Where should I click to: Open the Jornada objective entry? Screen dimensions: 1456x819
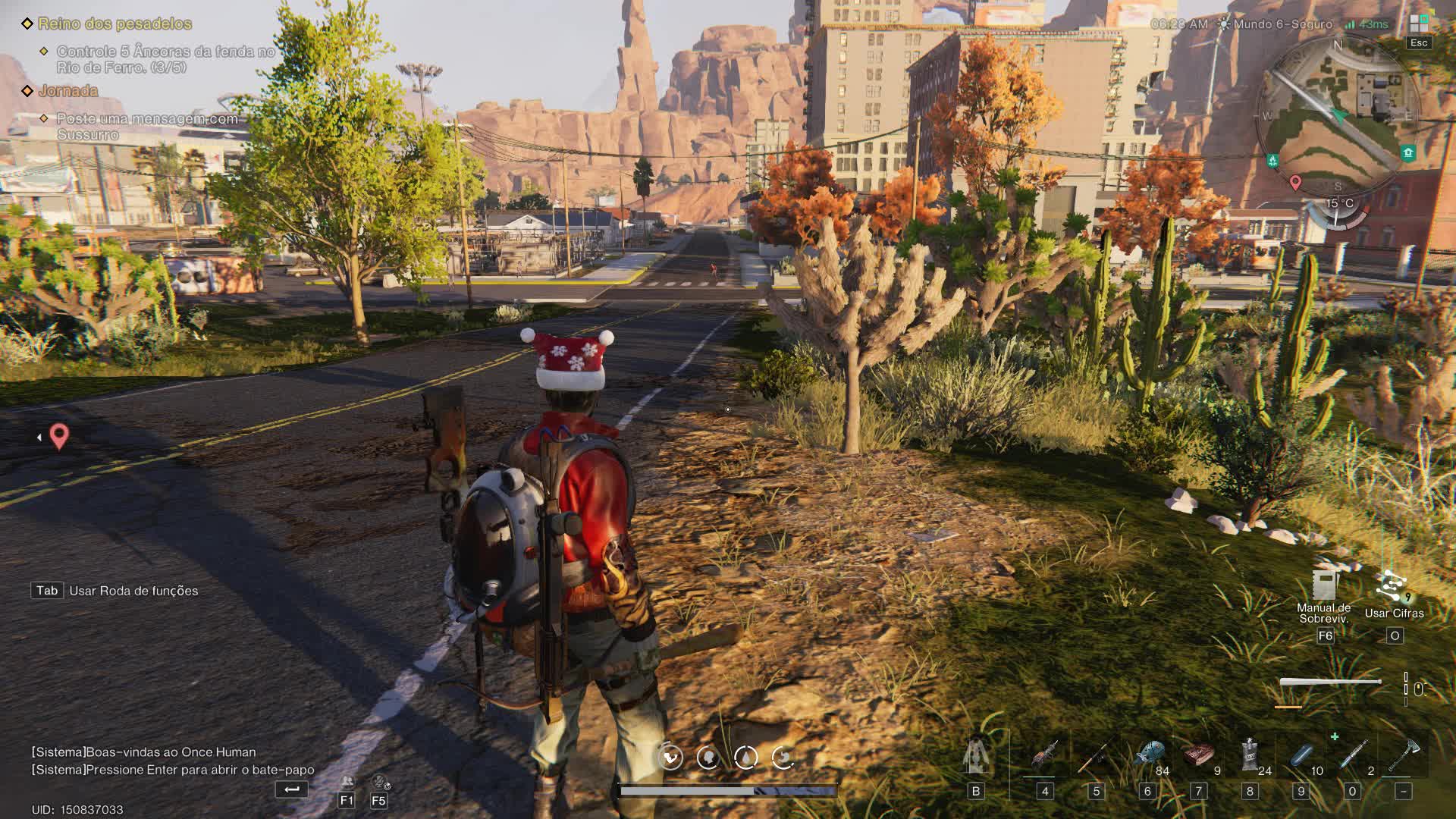[x=68, y=91]
